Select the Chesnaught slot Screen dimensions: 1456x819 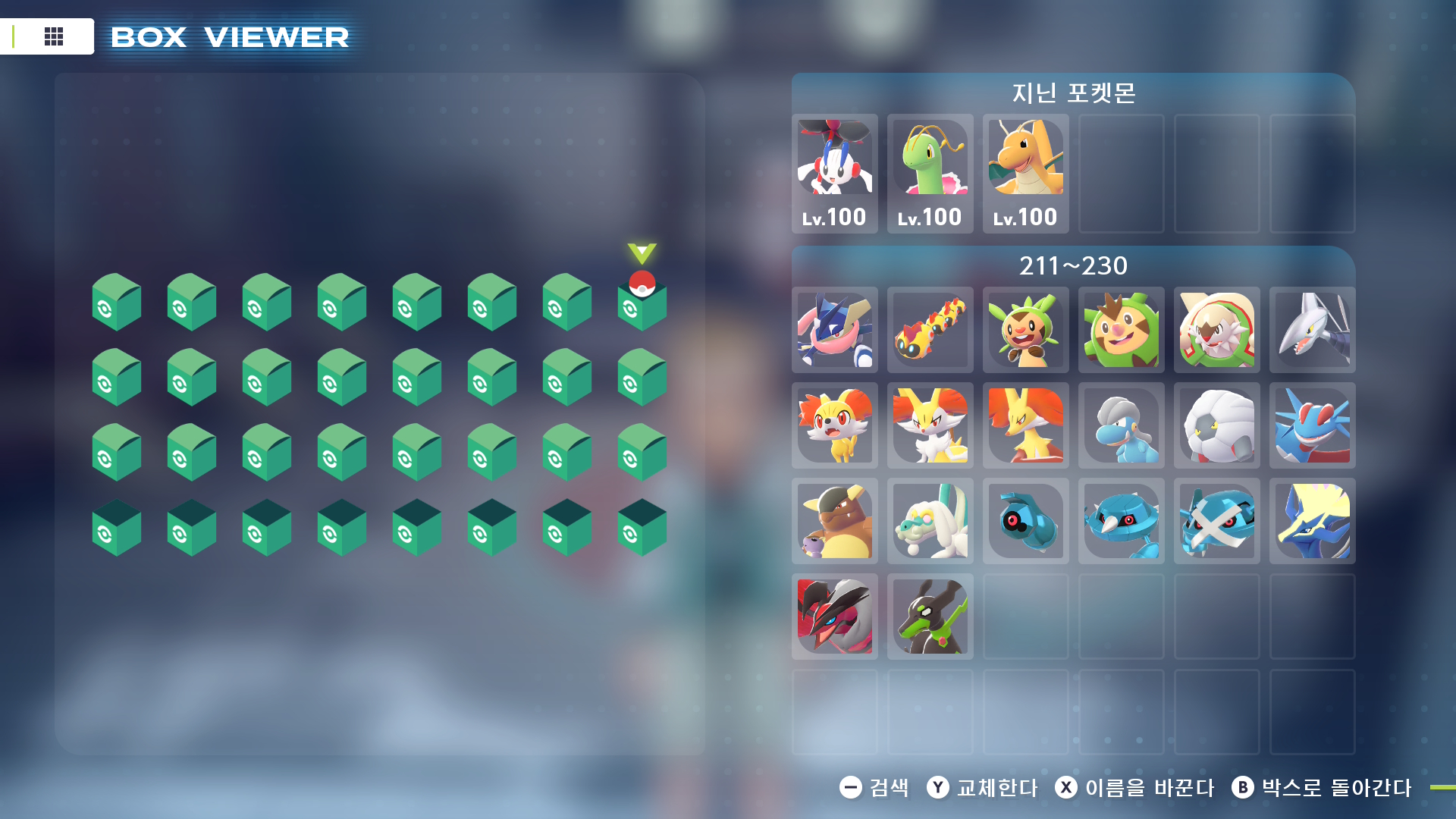pos(1216,330)
